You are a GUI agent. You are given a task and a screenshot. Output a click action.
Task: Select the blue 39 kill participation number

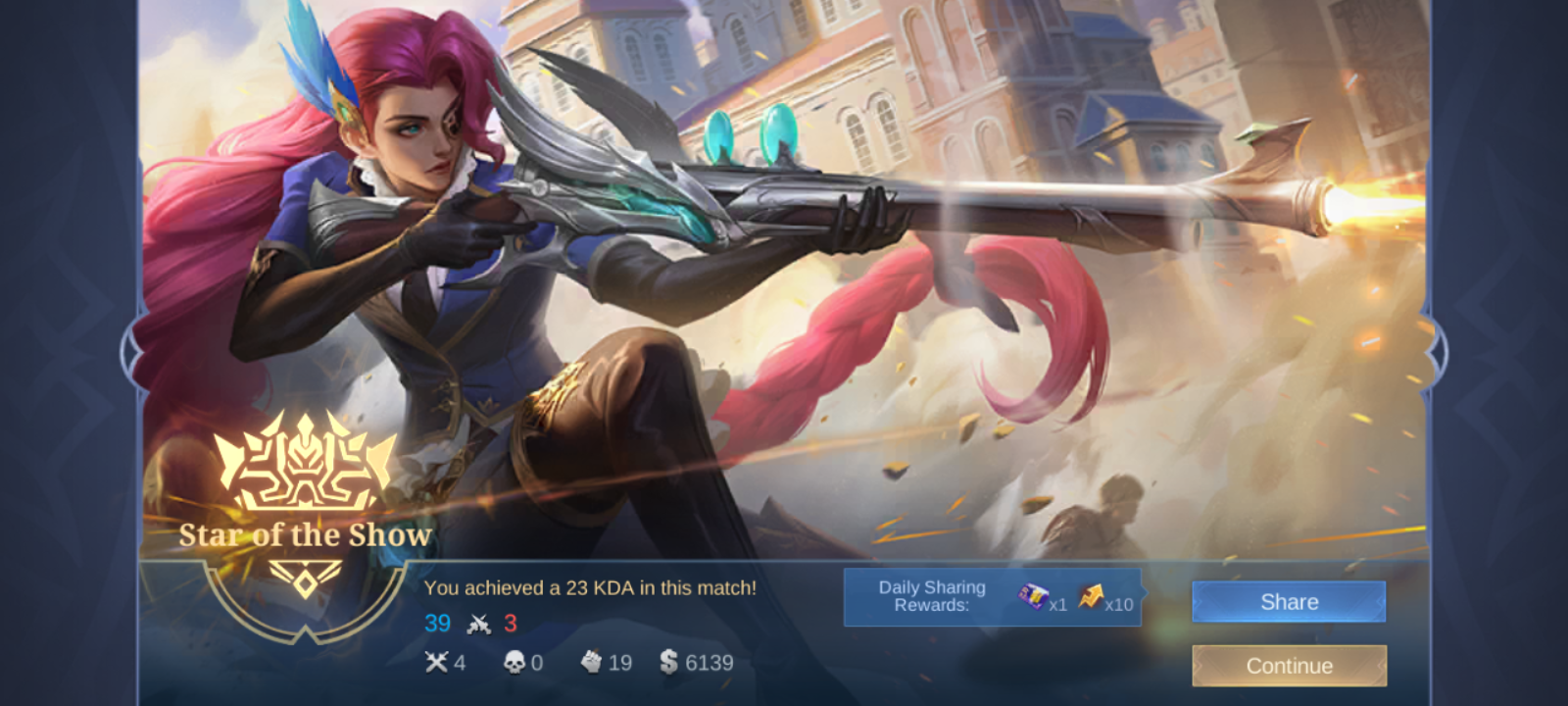pos(438,623)
